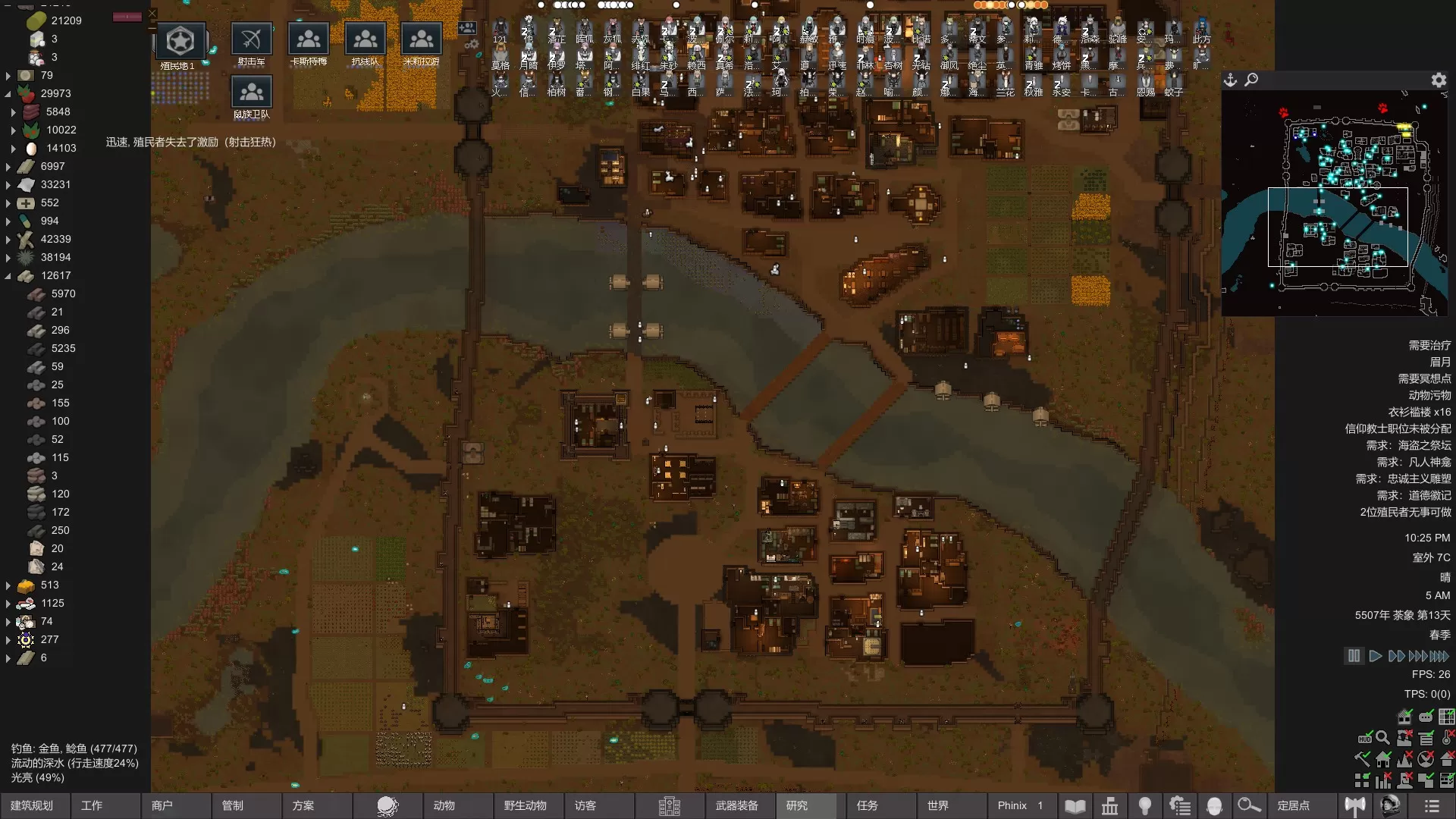Open the main menu list icon

click(x=1432, y=805)
